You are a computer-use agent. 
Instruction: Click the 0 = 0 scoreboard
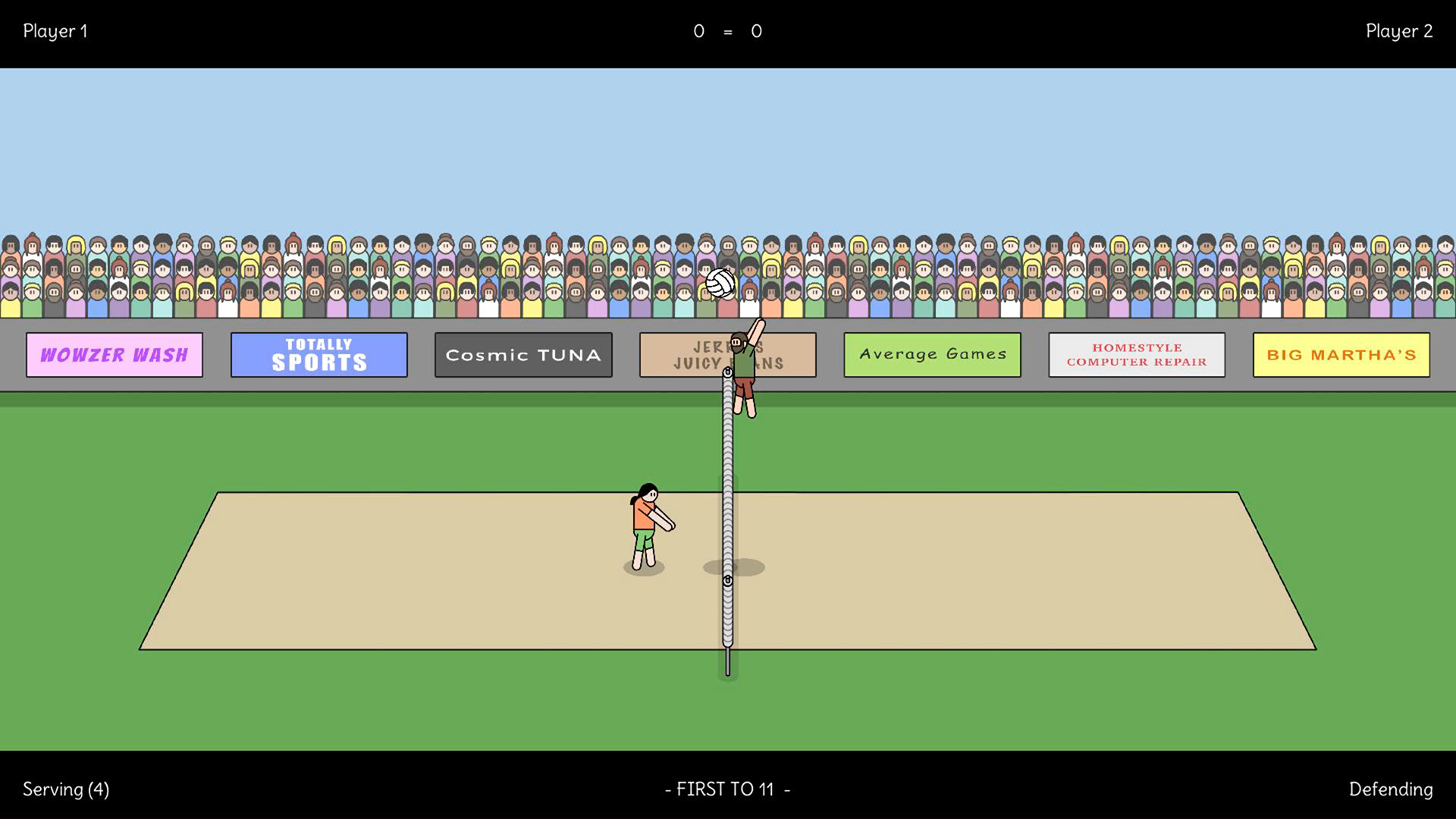tap(726, 31)
